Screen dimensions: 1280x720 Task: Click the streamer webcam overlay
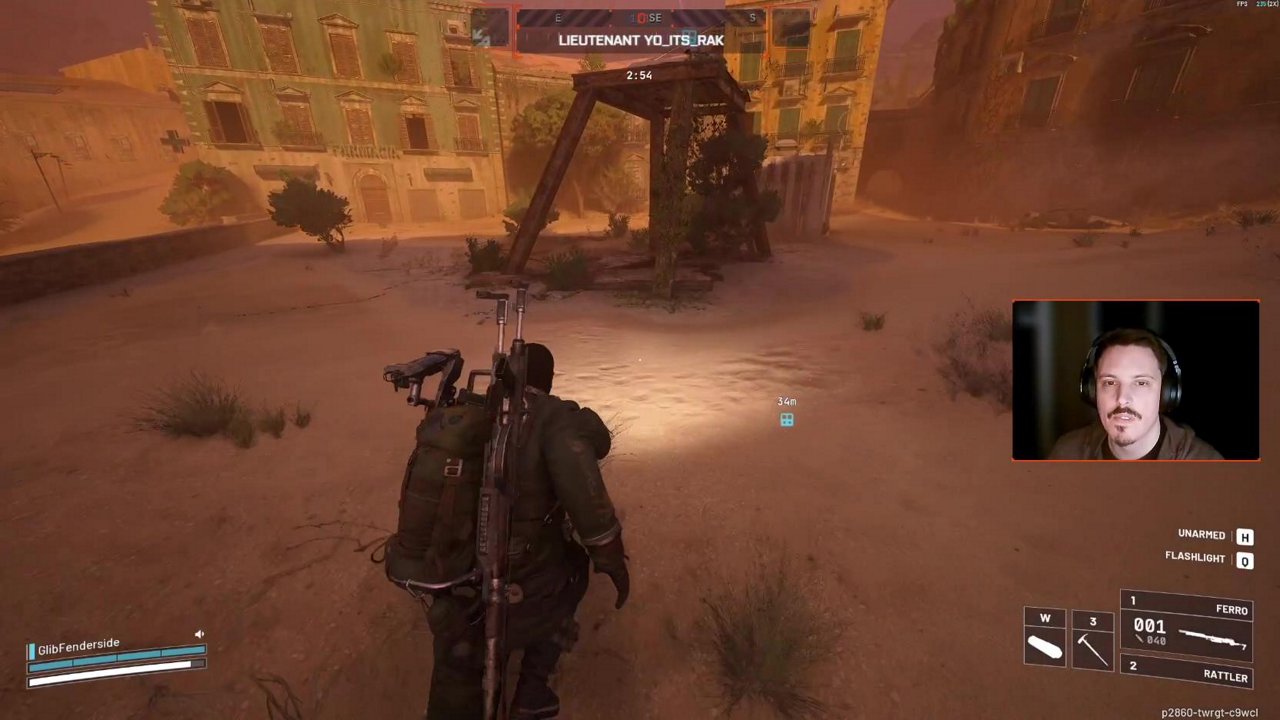pyautogui.click(x=1136, y=381)
